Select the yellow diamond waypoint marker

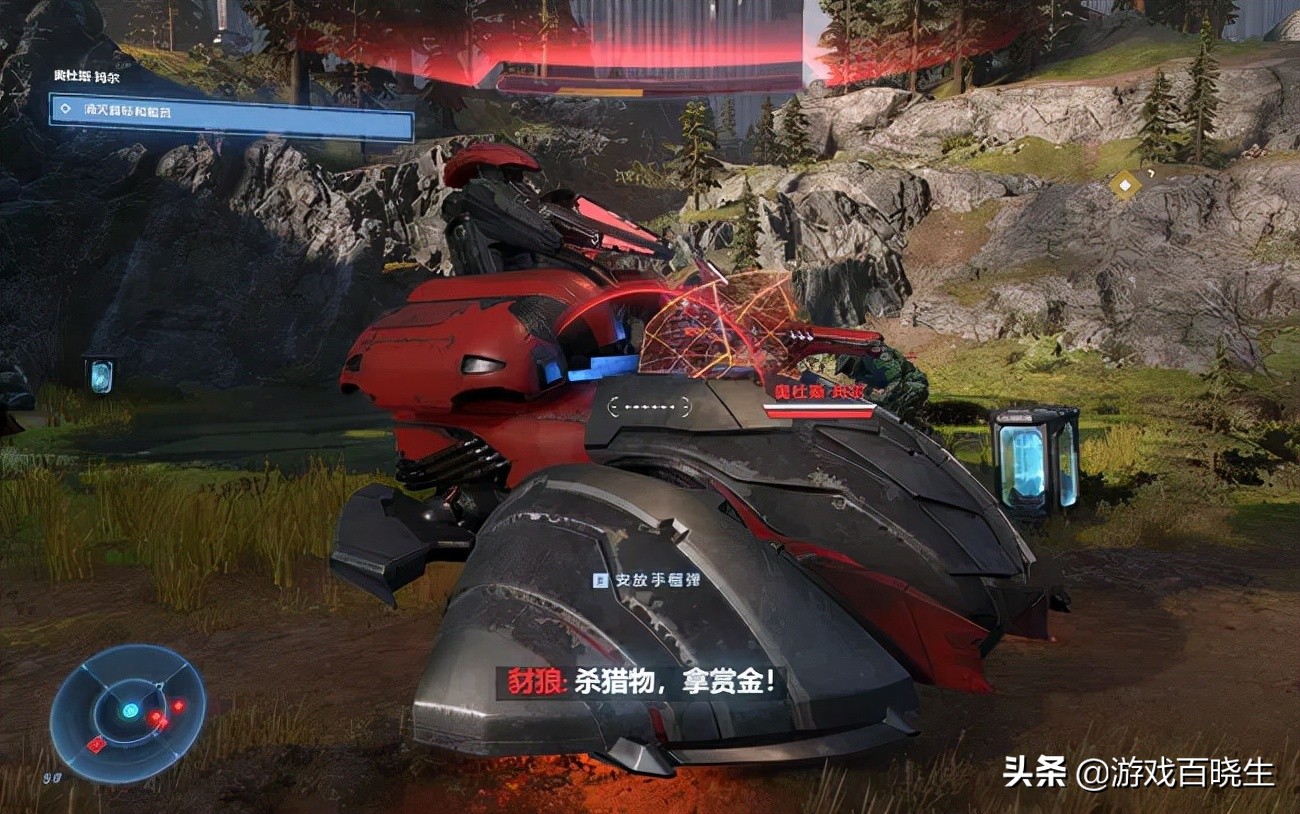1125,184
